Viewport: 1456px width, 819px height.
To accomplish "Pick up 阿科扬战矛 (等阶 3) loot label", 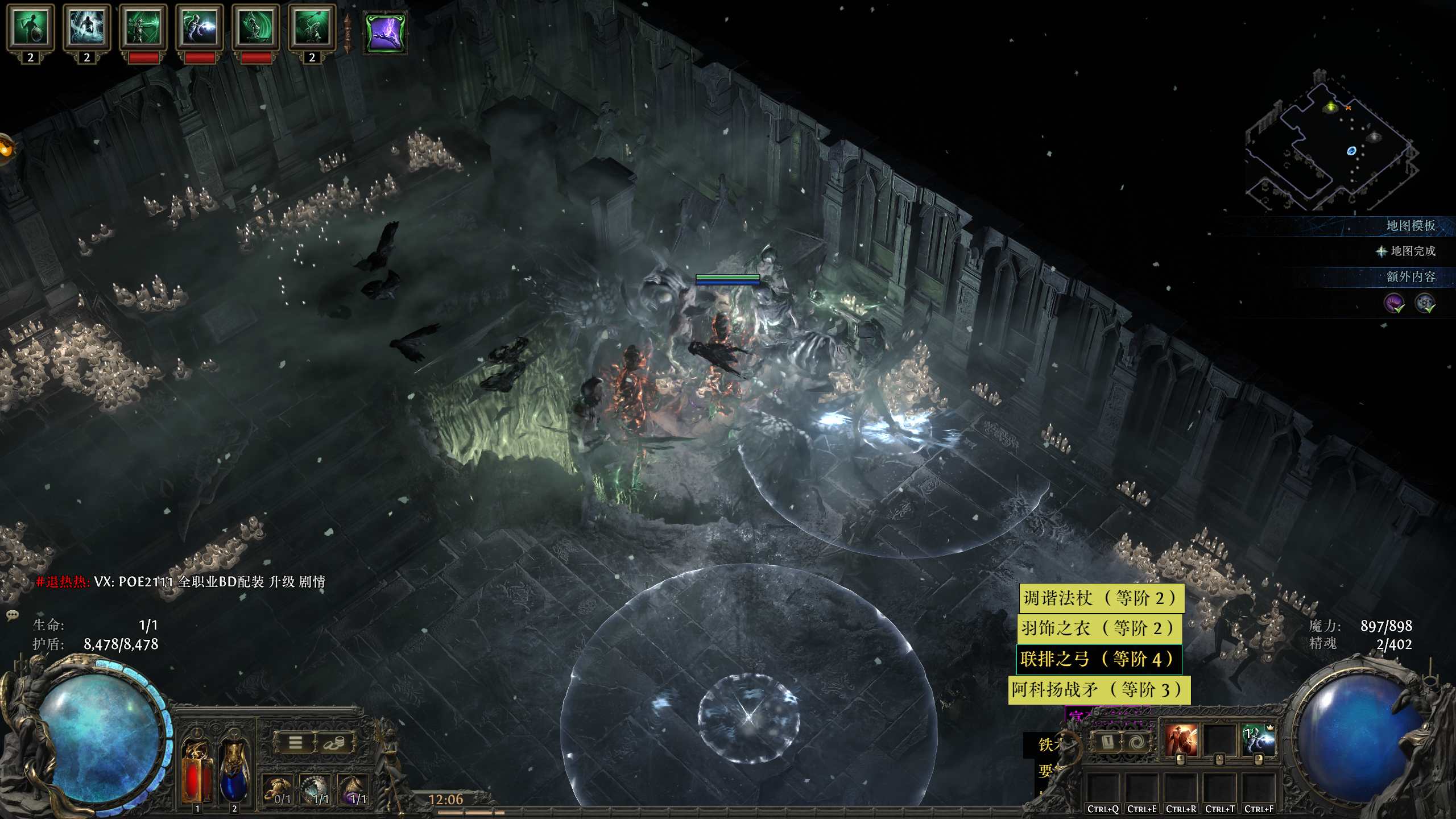I will point(1099,689).
